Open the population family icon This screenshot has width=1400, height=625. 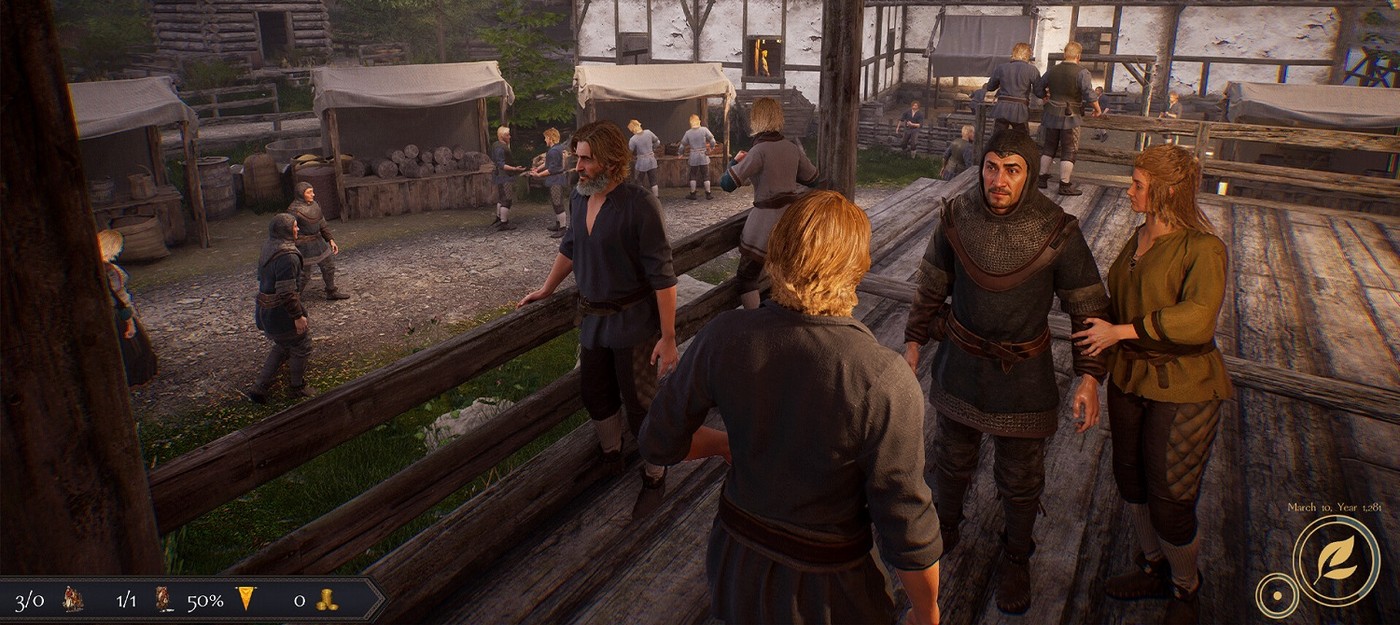pyautogui.click(x=73, y=600)
